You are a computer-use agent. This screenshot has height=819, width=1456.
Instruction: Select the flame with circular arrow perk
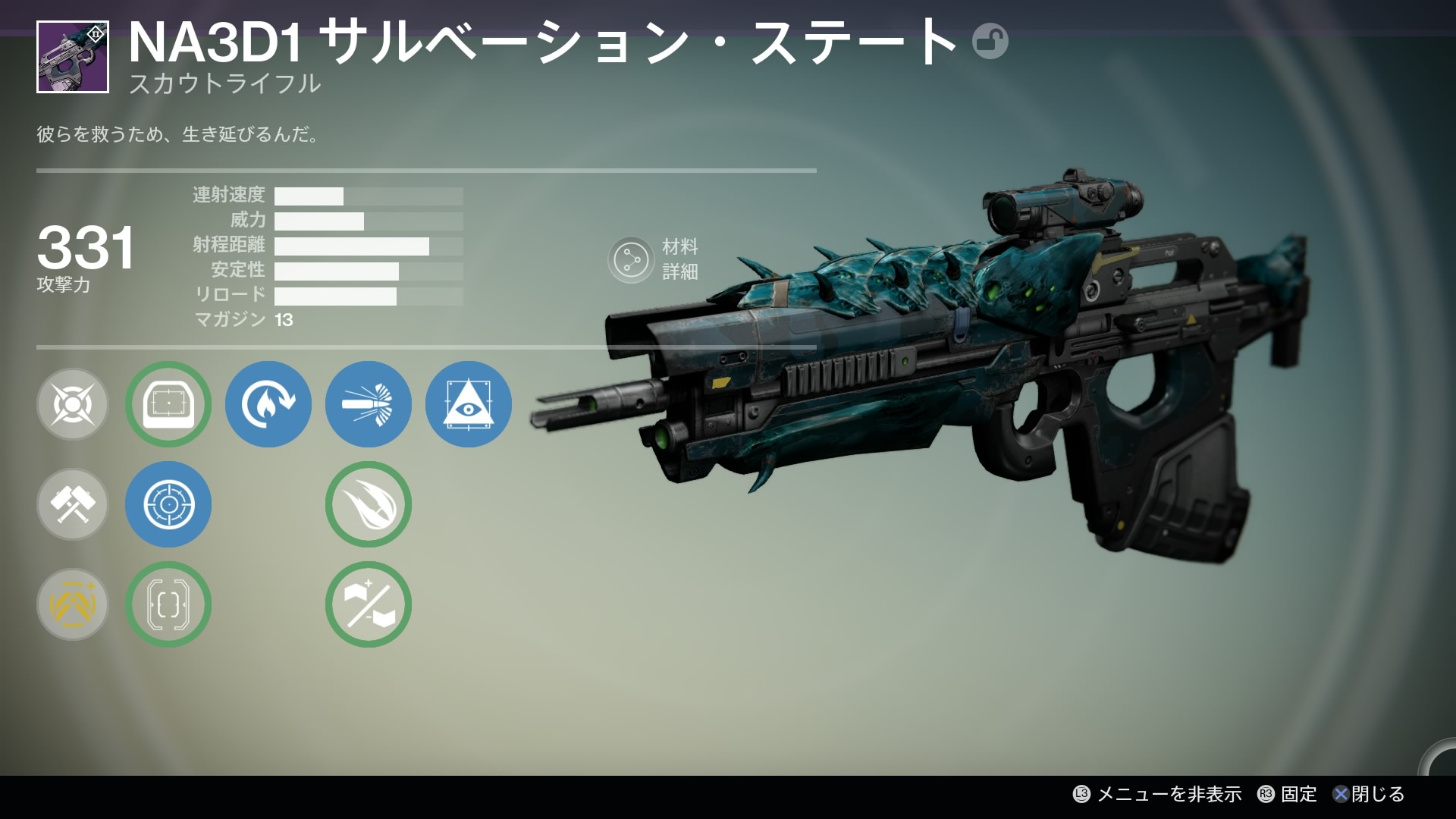tap(268, 404)
